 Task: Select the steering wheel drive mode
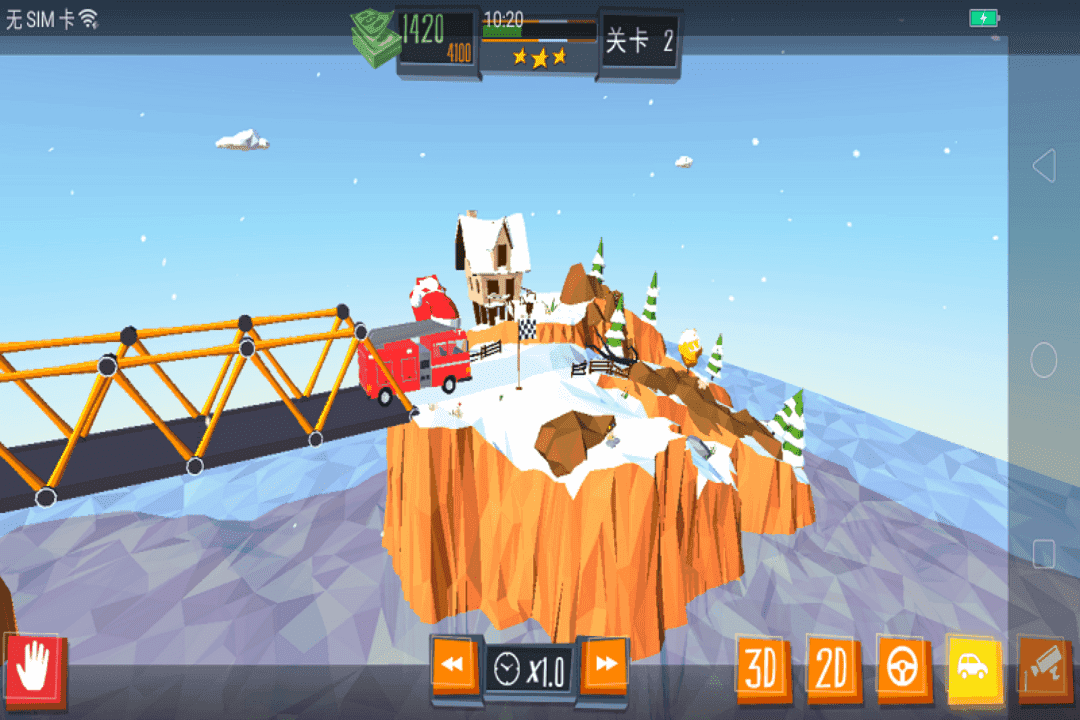904,668
